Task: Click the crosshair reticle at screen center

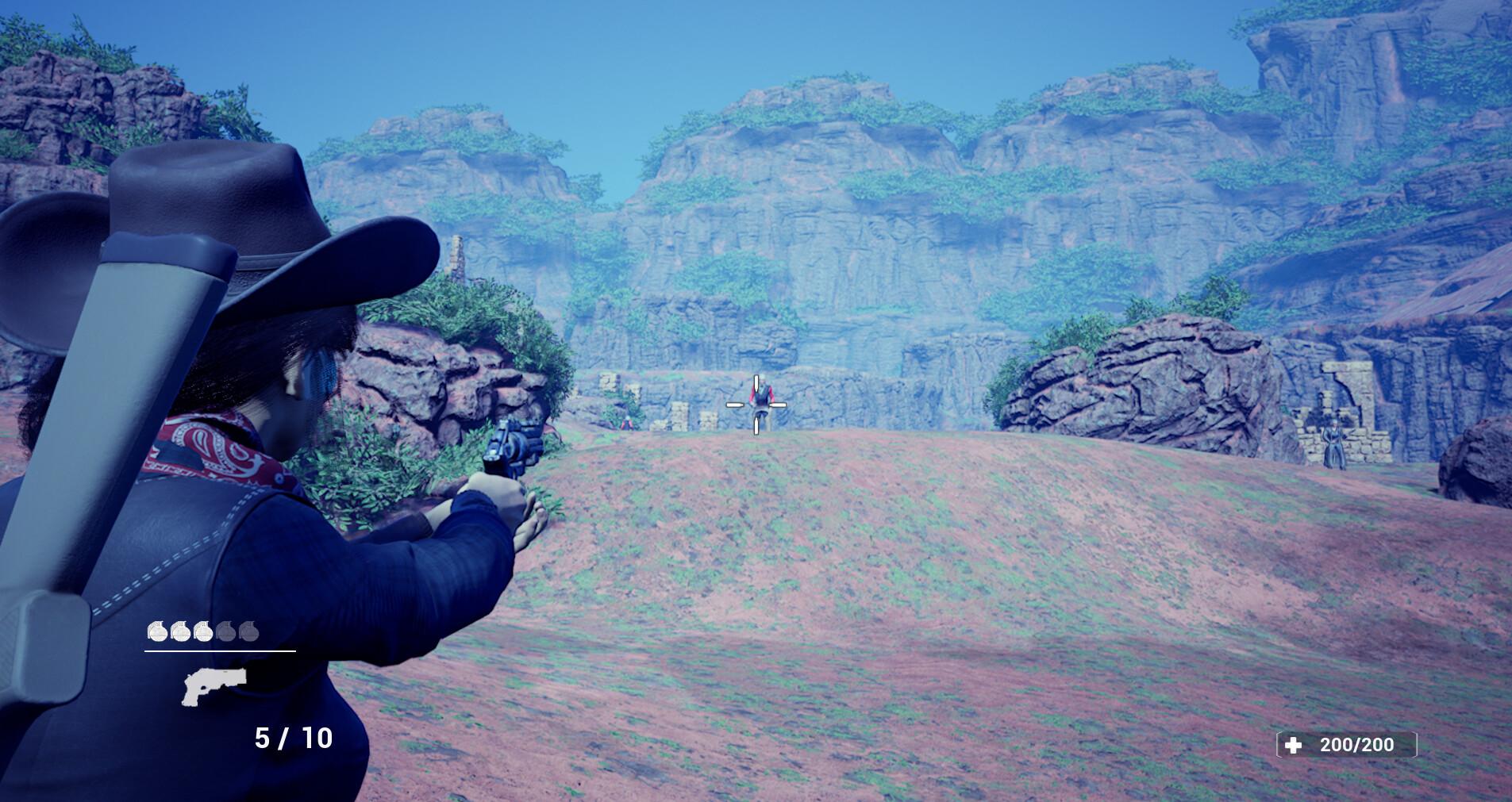Action: (x=756, y=404)
